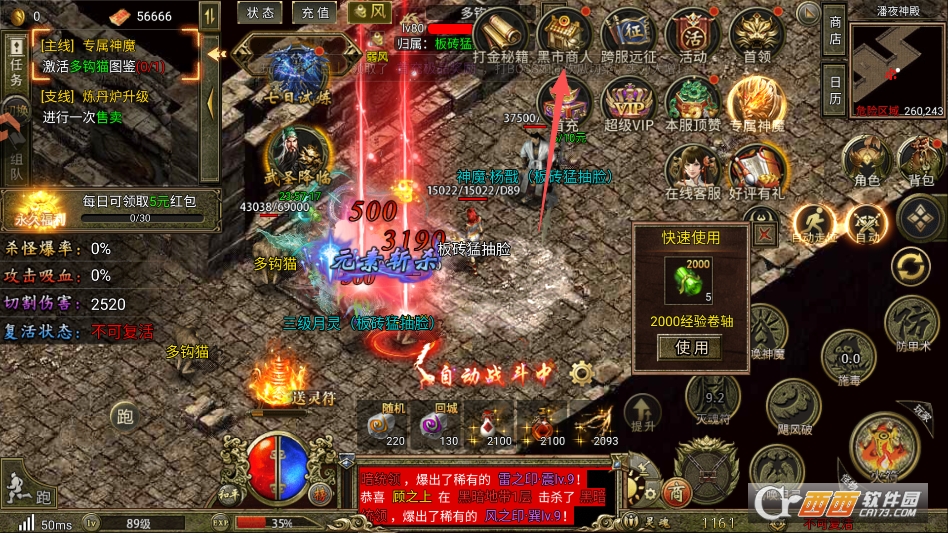Open the 充值 recharge menu
The height and width of the screenshot is (533, 948).
[x=313, y=13]
